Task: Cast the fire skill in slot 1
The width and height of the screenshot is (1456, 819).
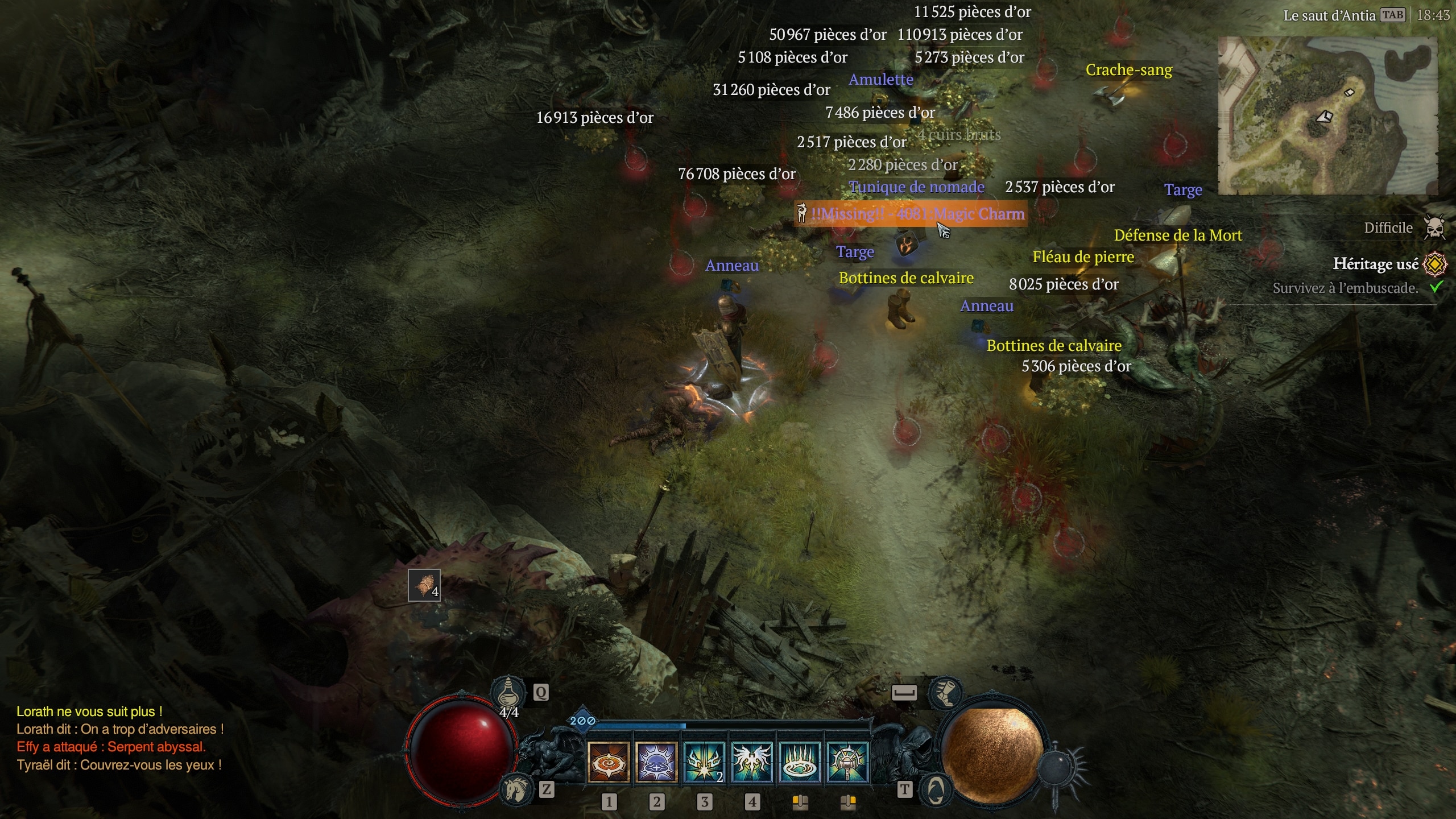Action: (x=608, y=762)
